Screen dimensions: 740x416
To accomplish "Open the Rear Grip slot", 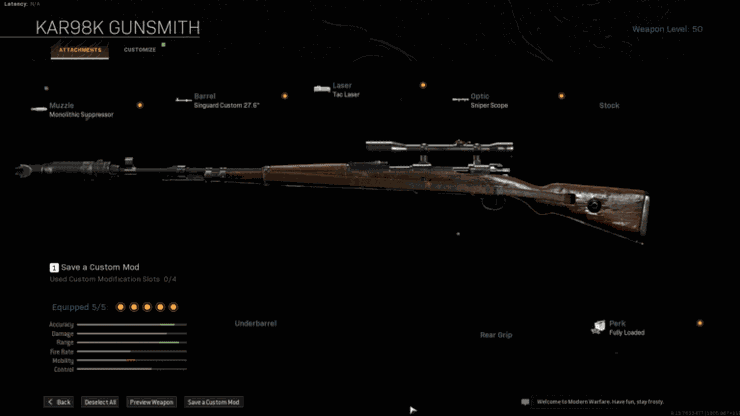I will click(x=496, y=335).
